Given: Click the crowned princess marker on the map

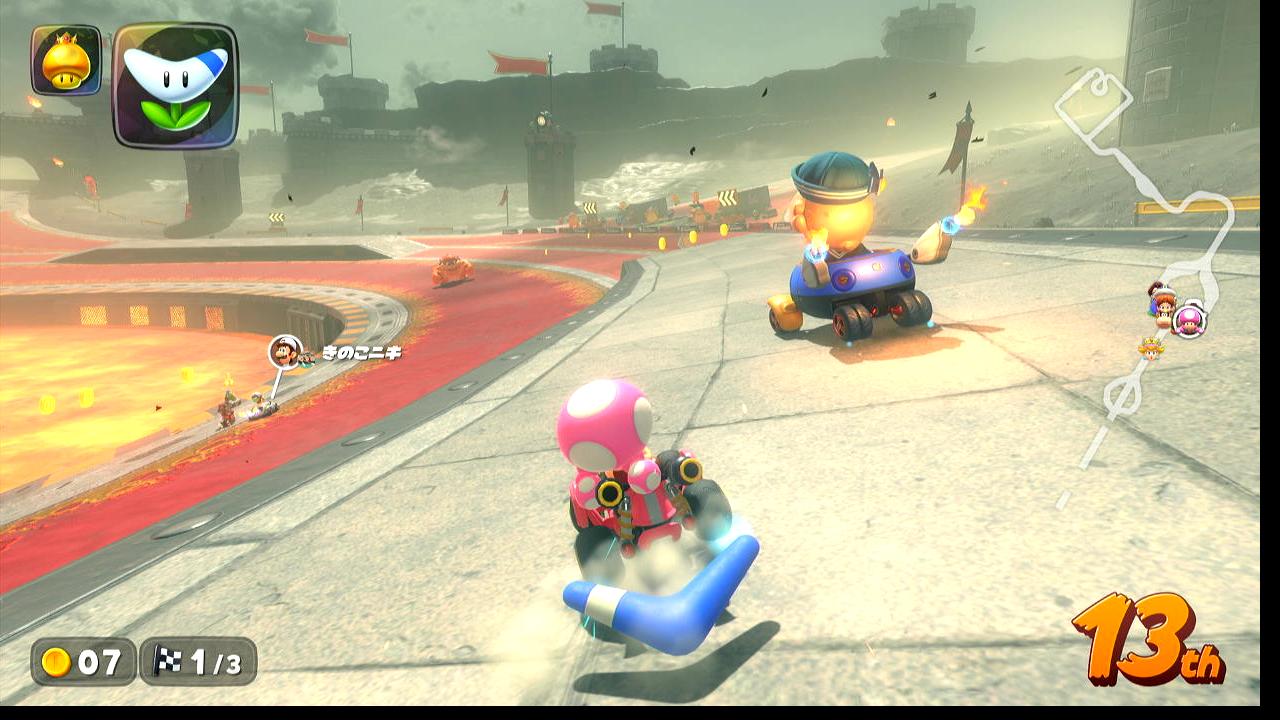Looking at the screenshot, I should click(x=1151, y=347).
